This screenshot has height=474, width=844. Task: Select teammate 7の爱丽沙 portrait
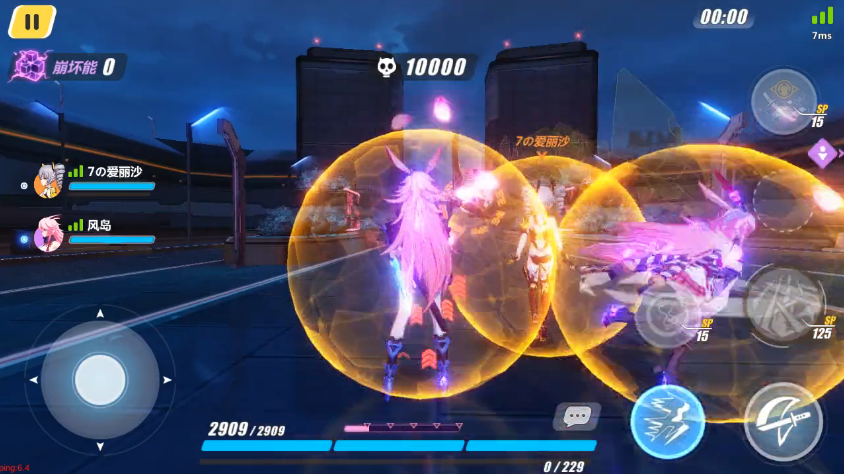tap(48, 181)
